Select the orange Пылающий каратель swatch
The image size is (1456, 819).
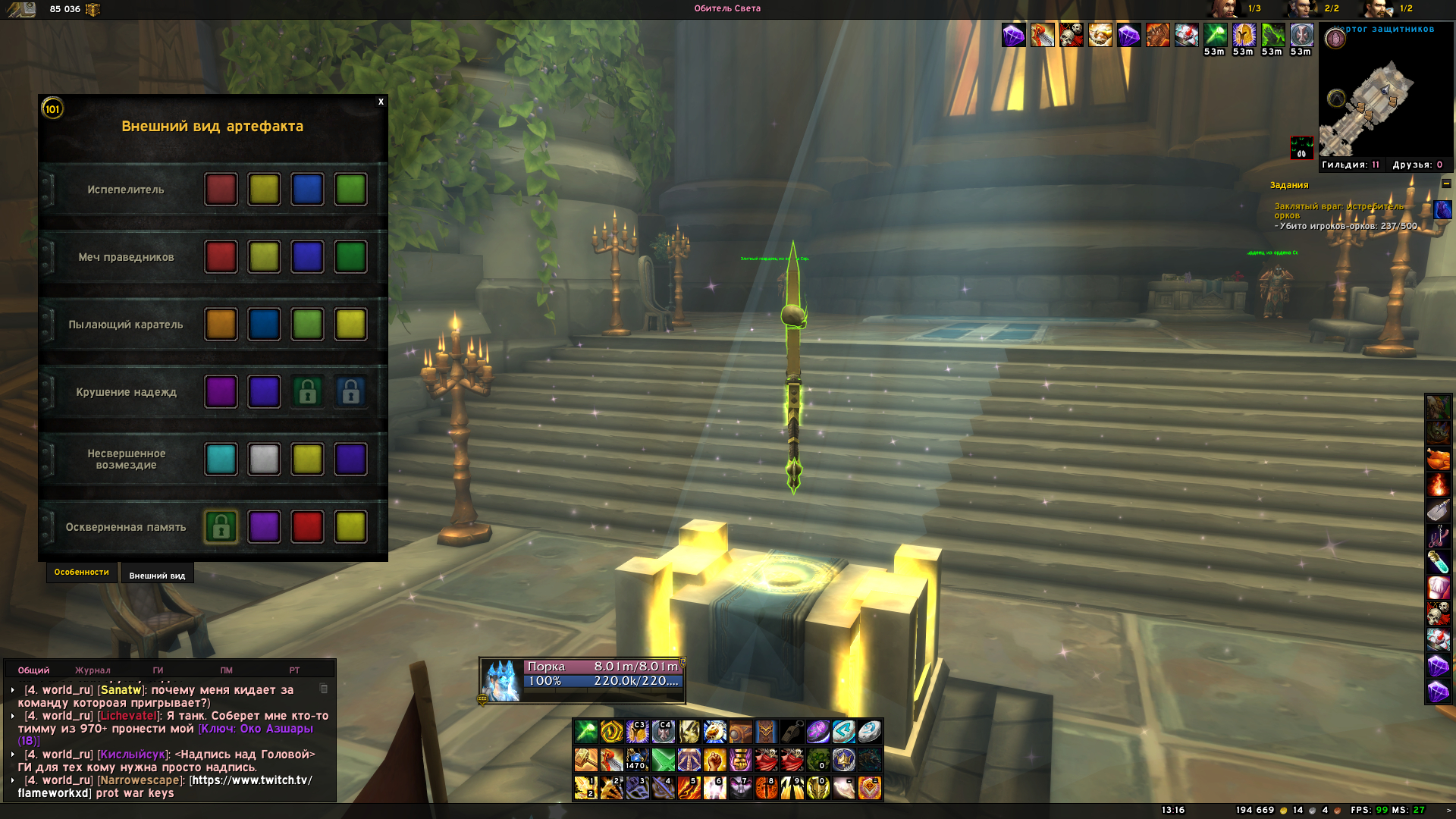(x=221, y=325)
